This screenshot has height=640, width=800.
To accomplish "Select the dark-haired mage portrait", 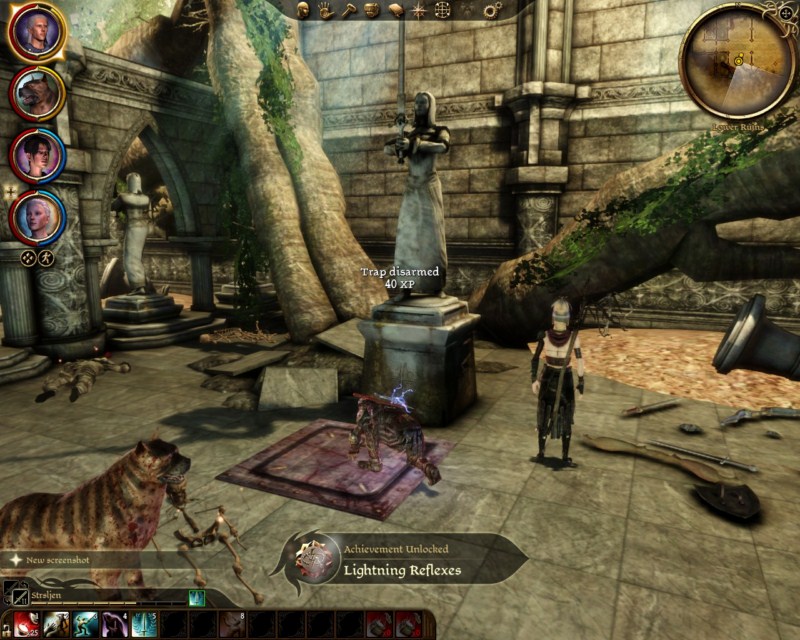I will tap(37, 155).
